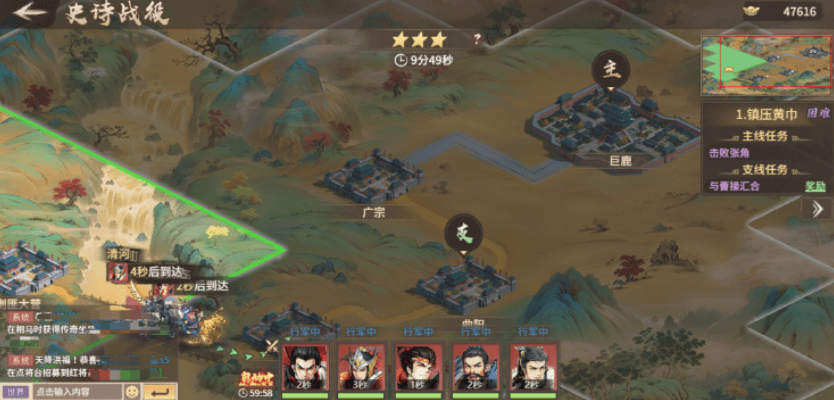Collapse the quest panel with the arrow
Viewport: 834px width, 400px height.
pyautogui.click(x=817, y=209)
